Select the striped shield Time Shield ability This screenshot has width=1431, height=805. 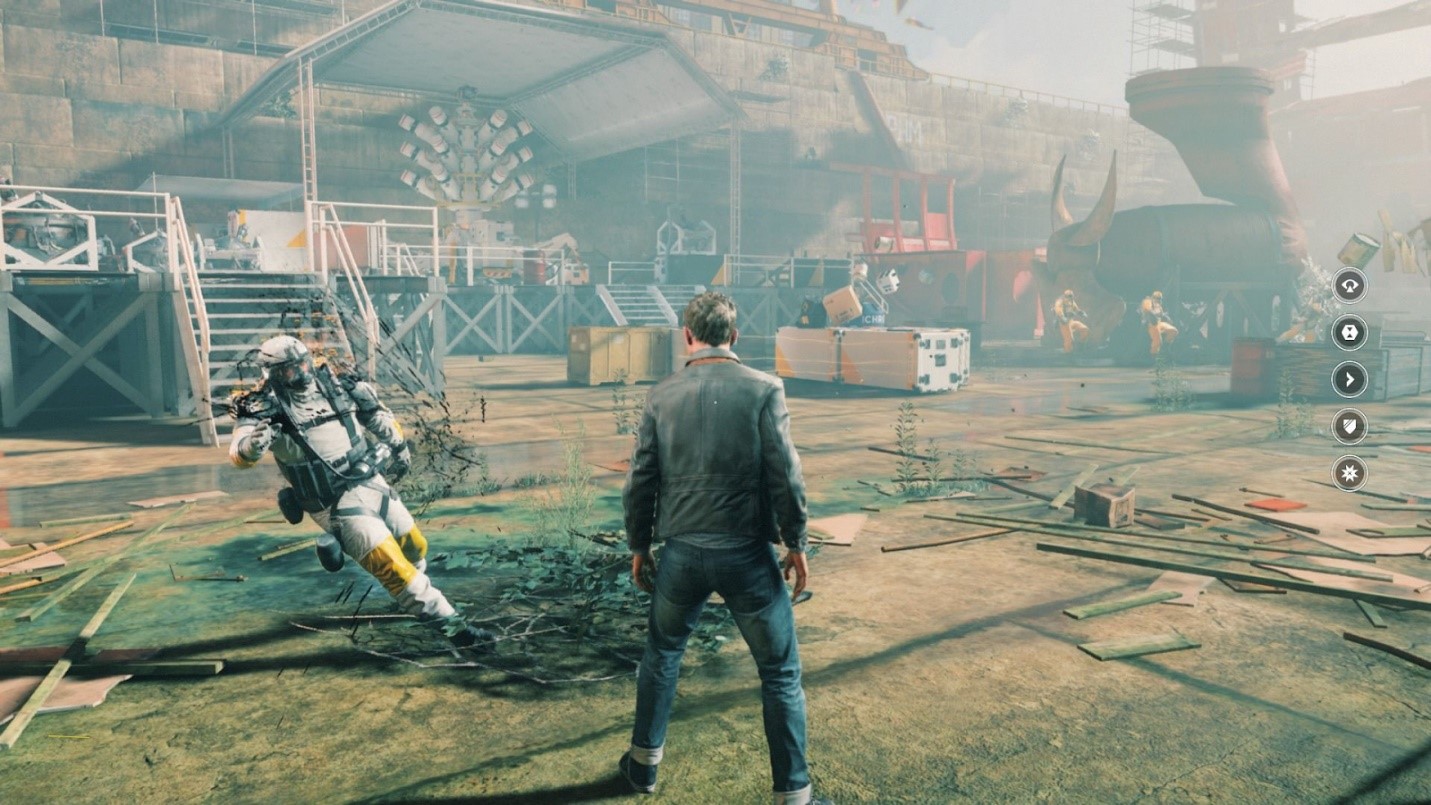[1350, 426]
